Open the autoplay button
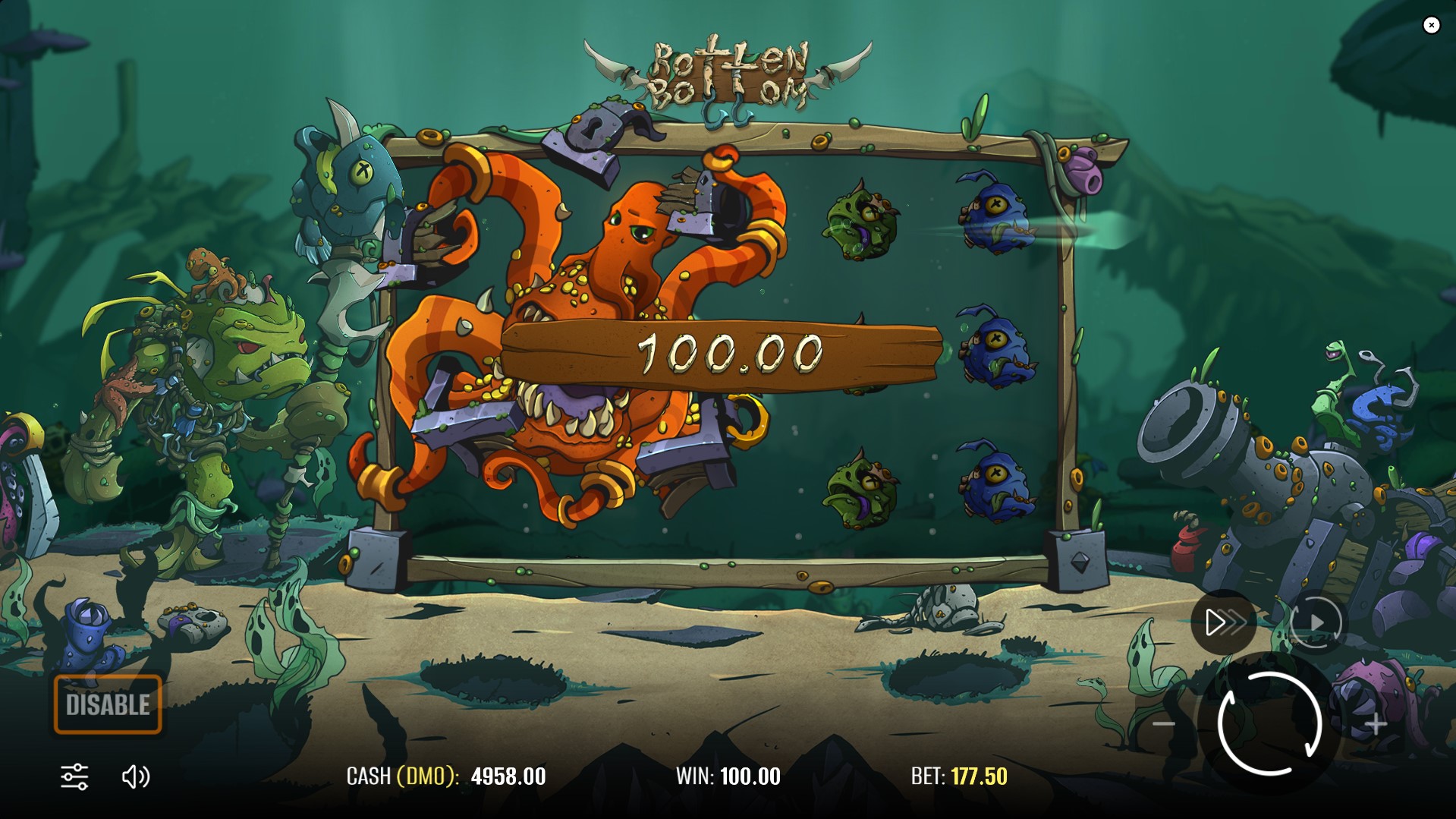Screen dimensions: 1456x819 click(1316, 623)
